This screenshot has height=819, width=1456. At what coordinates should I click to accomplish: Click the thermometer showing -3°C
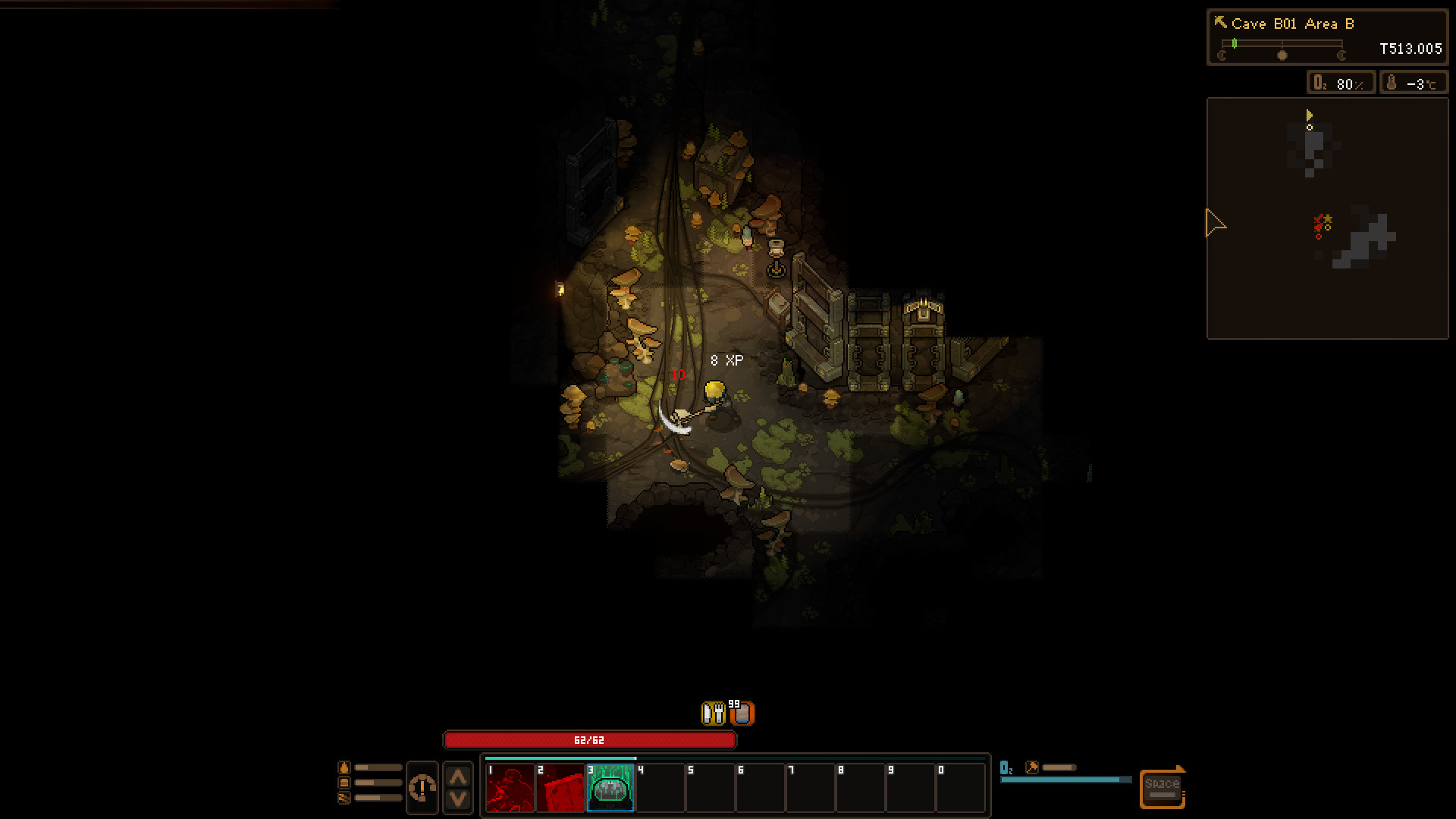tap(1413, 82)
